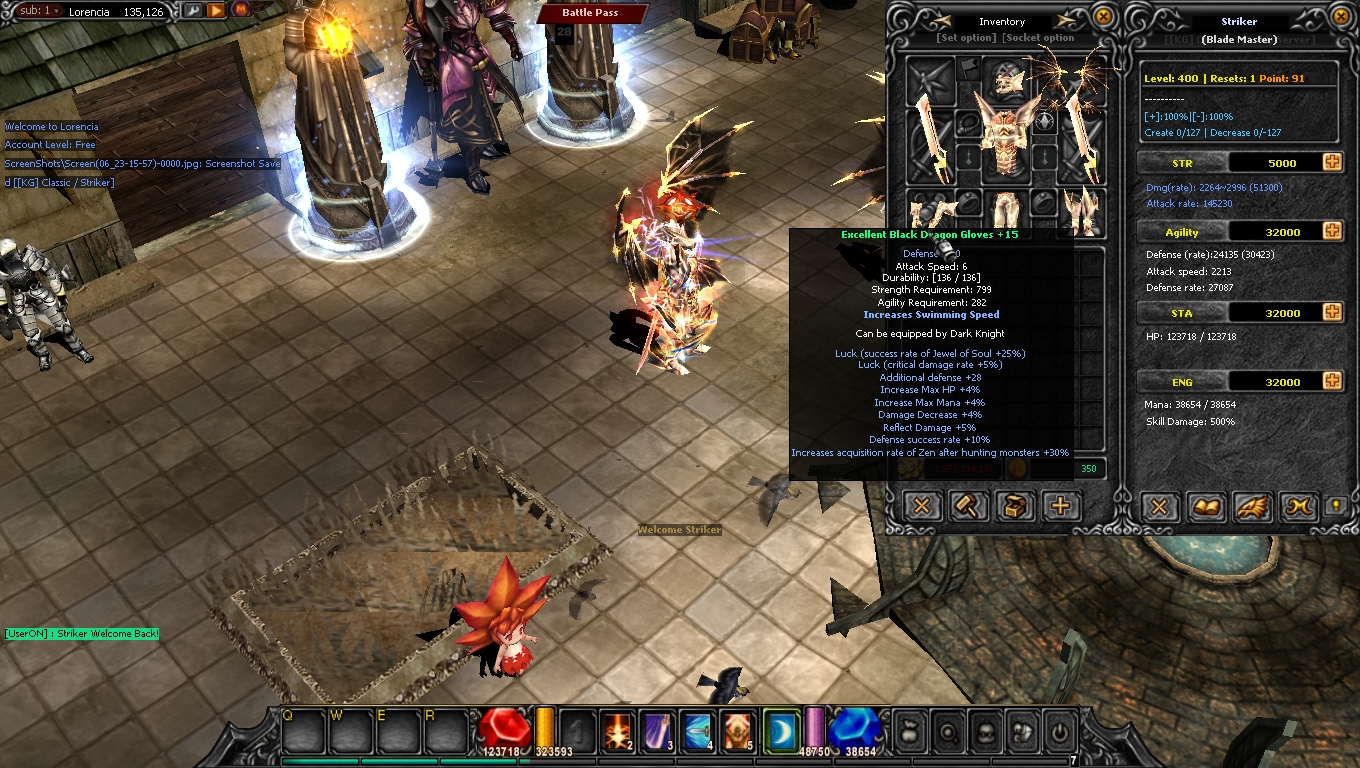This screenshot has height=768, width=1360.
Task: Switch to the Set option tab in Inventory
Action: (967, 36)
